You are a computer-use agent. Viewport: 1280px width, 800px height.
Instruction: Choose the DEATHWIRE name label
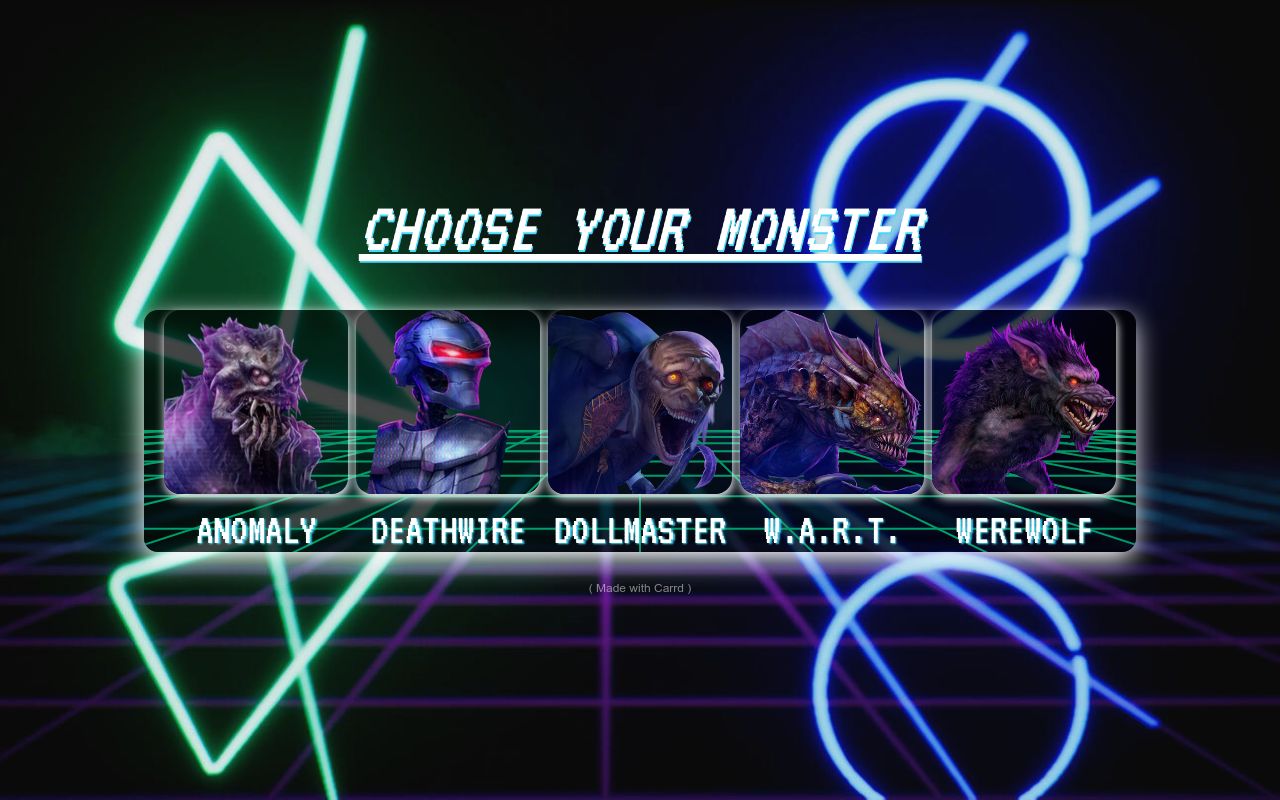(x=449, y=531)
